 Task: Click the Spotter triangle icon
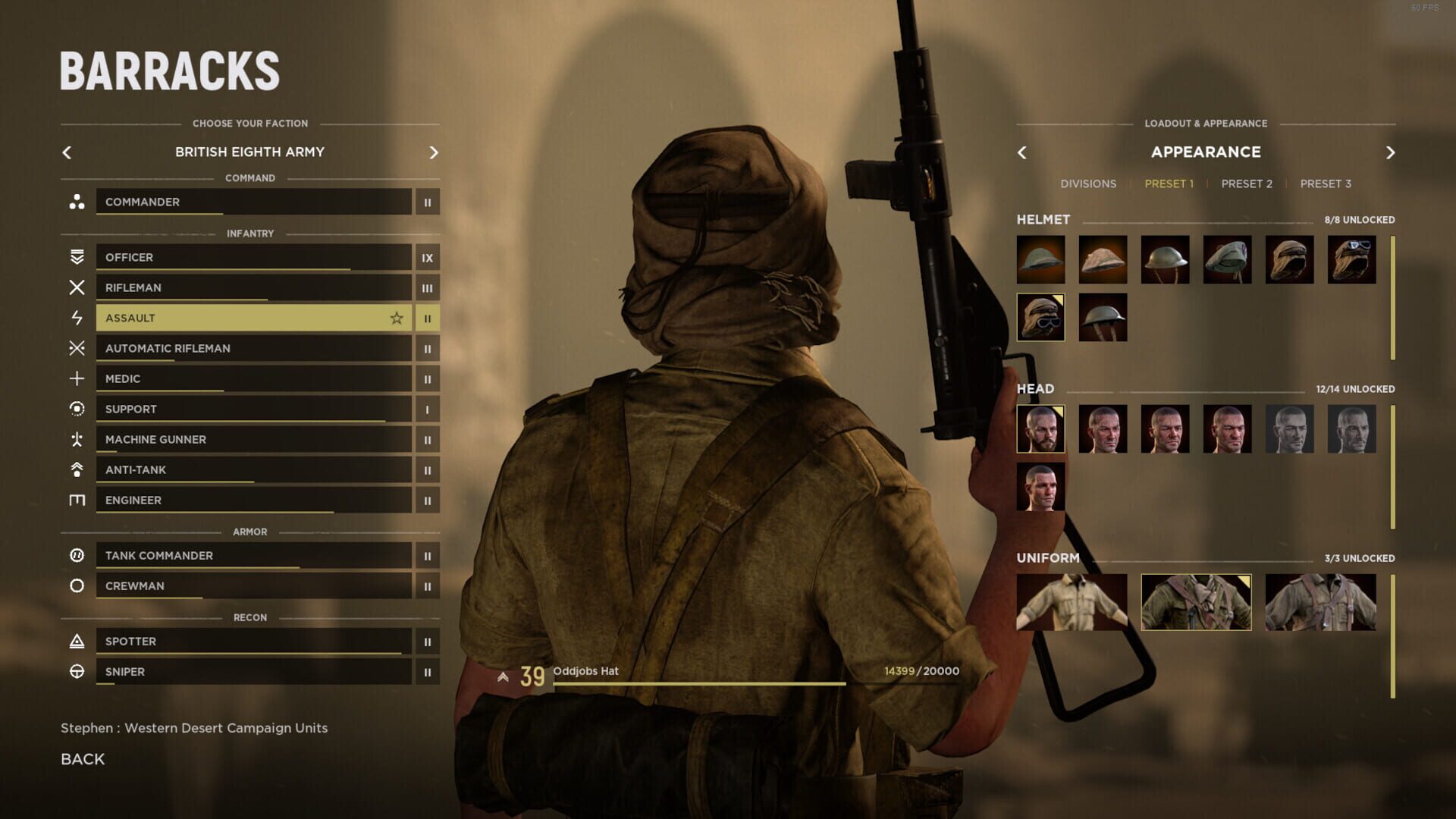click(76, 641)
